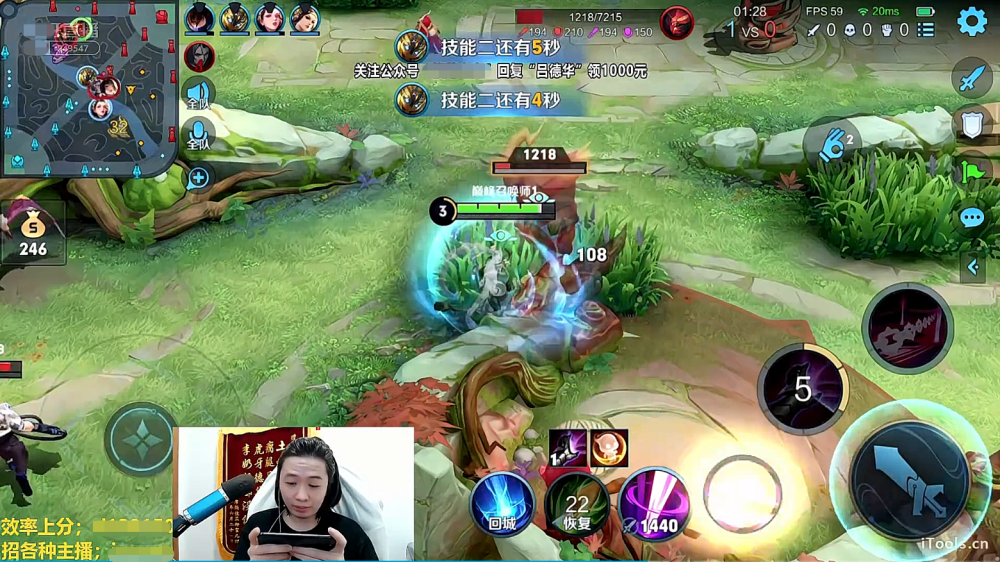Open the chat bubble quick messages

click(972, 218)
